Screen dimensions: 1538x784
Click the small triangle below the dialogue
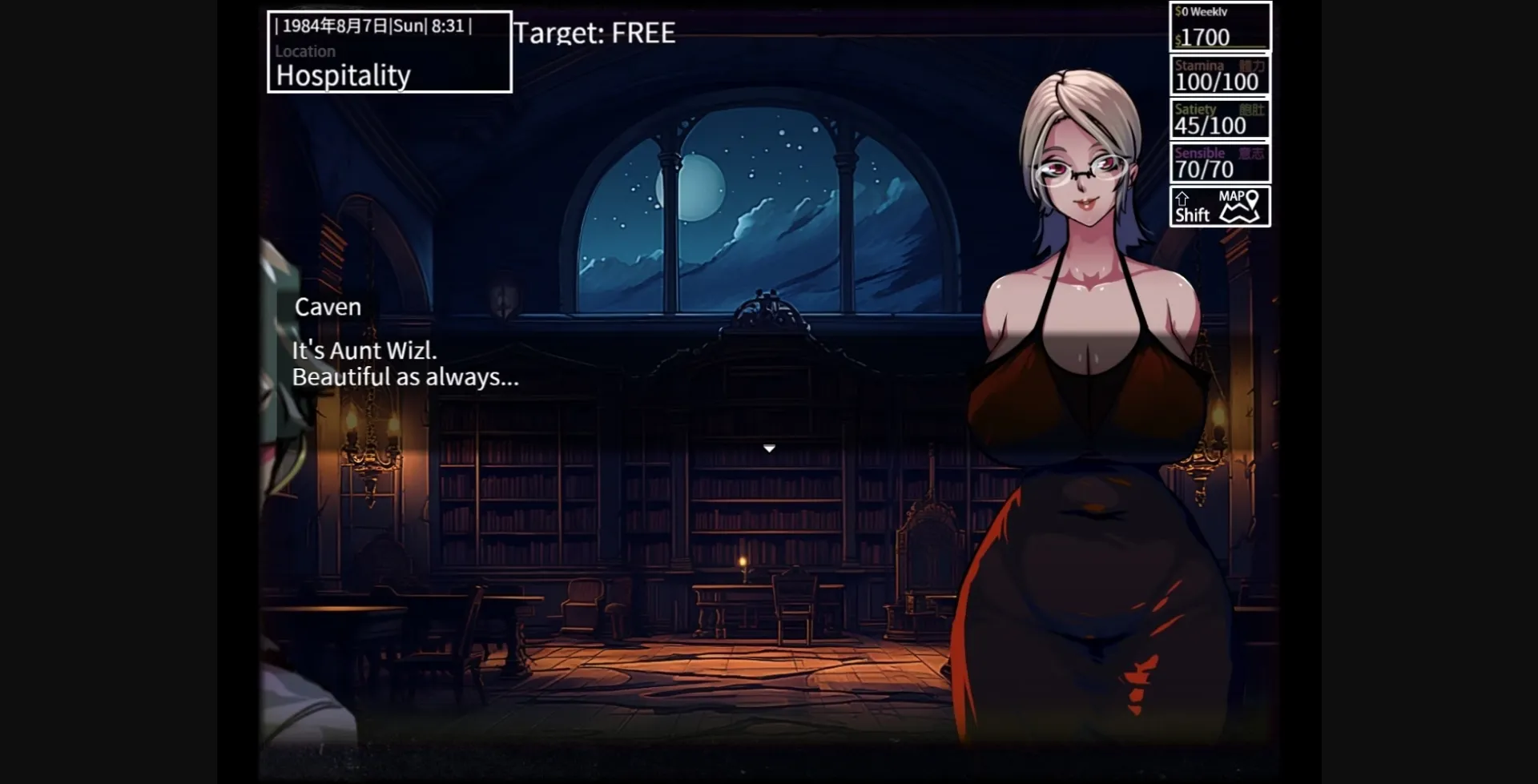[x=769, y=448]
